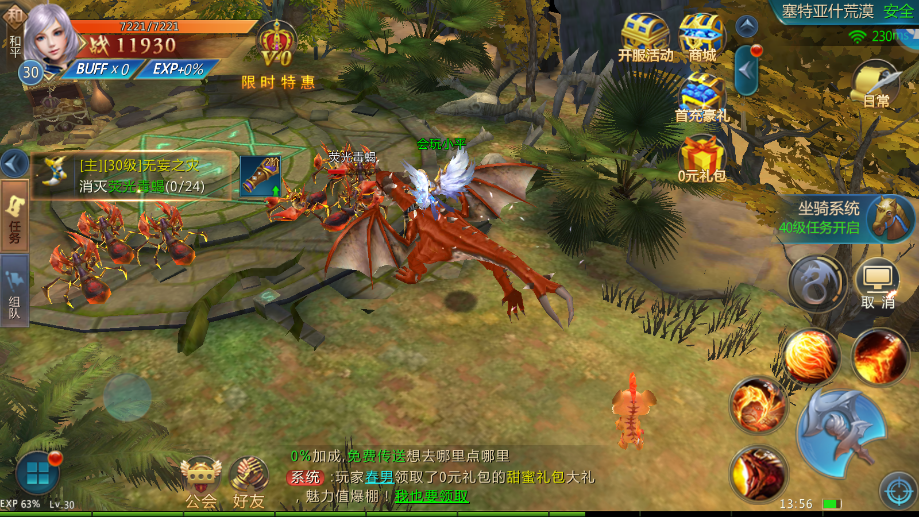Open the 公会 guild menu
This screenshot has width=919, height=517.
tap(201, 481)
